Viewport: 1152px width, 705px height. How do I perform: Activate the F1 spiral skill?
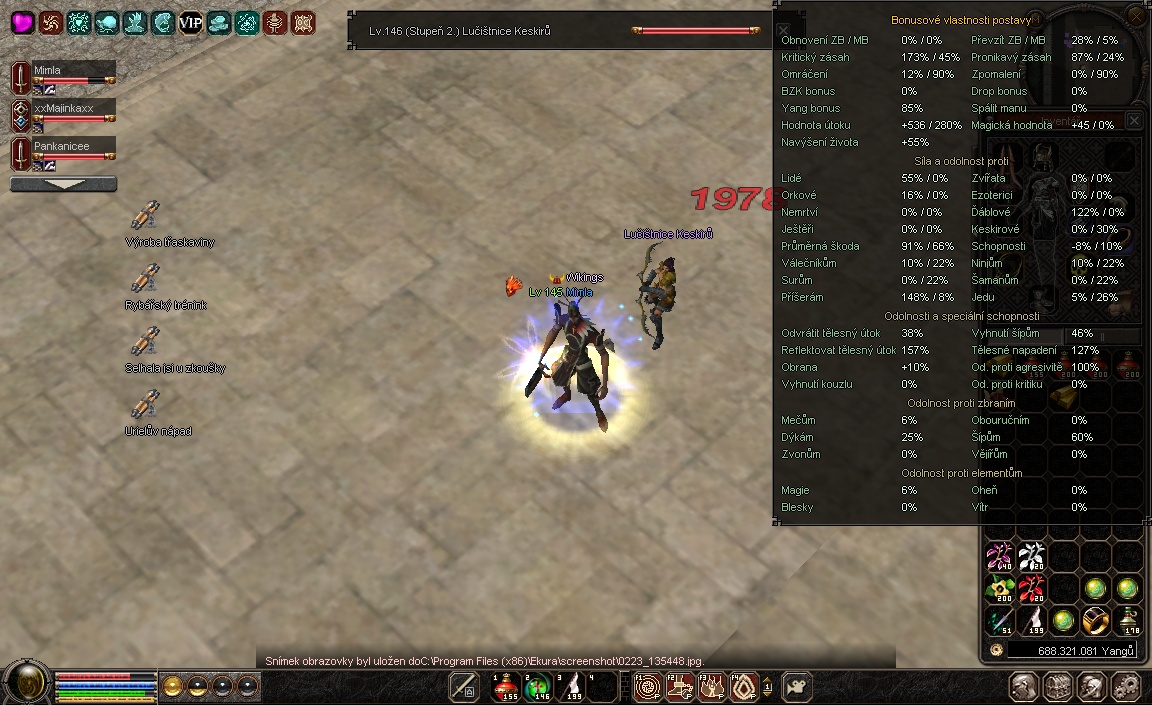pos(646,686)
